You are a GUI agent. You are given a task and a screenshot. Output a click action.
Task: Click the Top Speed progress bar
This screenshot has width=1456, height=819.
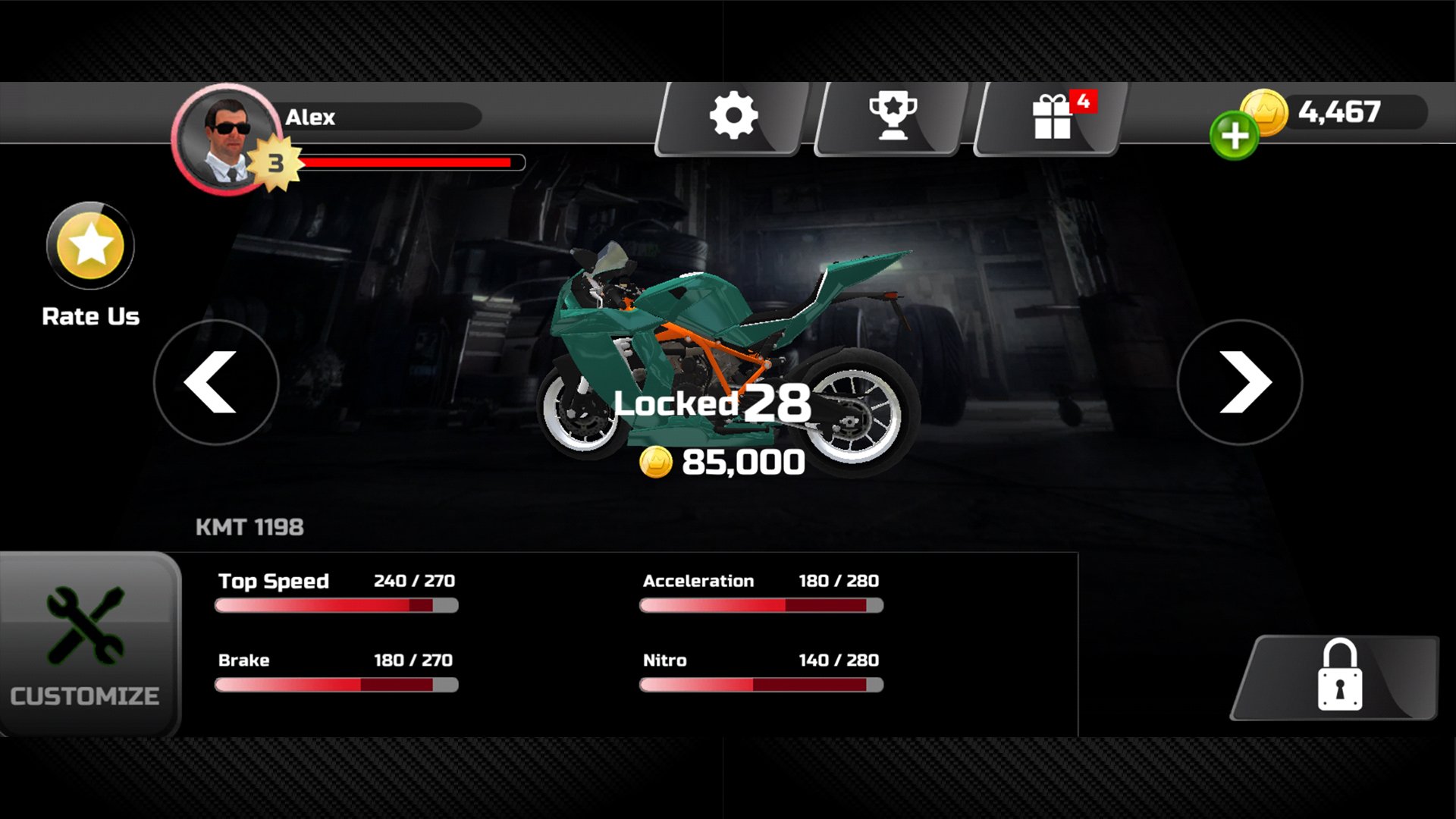click(336, 604)
